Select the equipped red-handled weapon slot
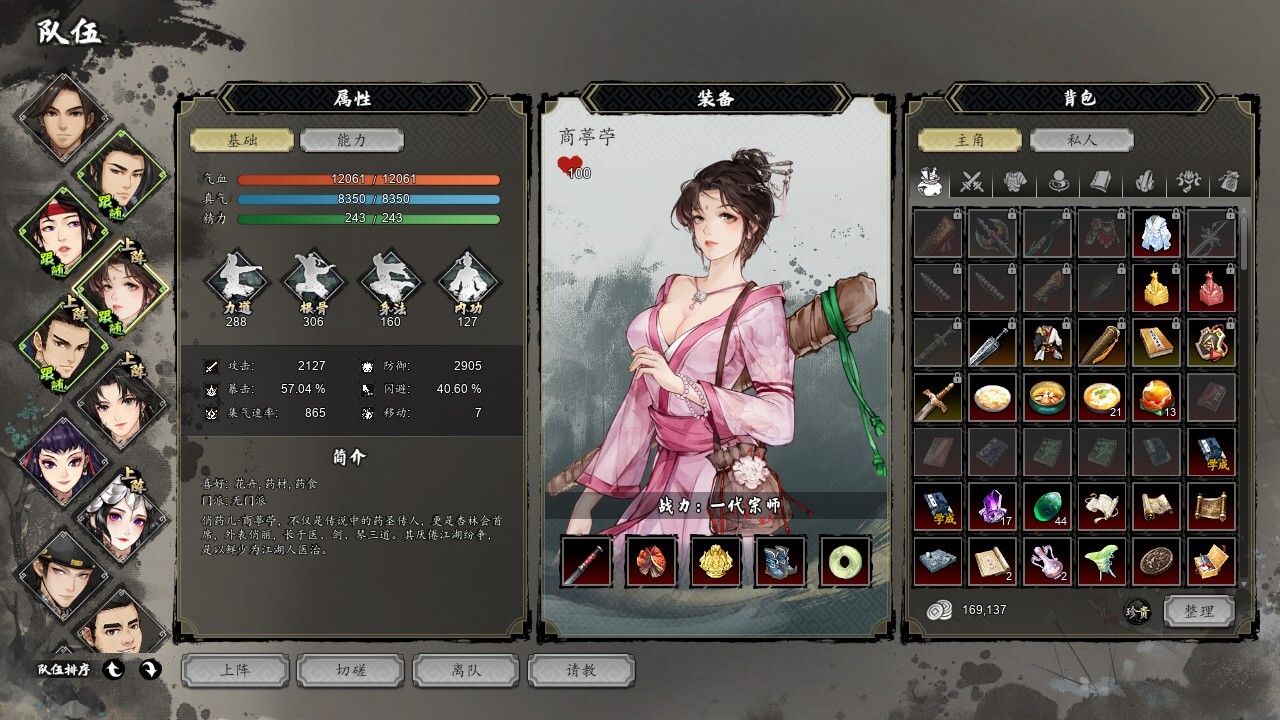Viewport: 1280px width, 720px height. click(x=586, y=561)
